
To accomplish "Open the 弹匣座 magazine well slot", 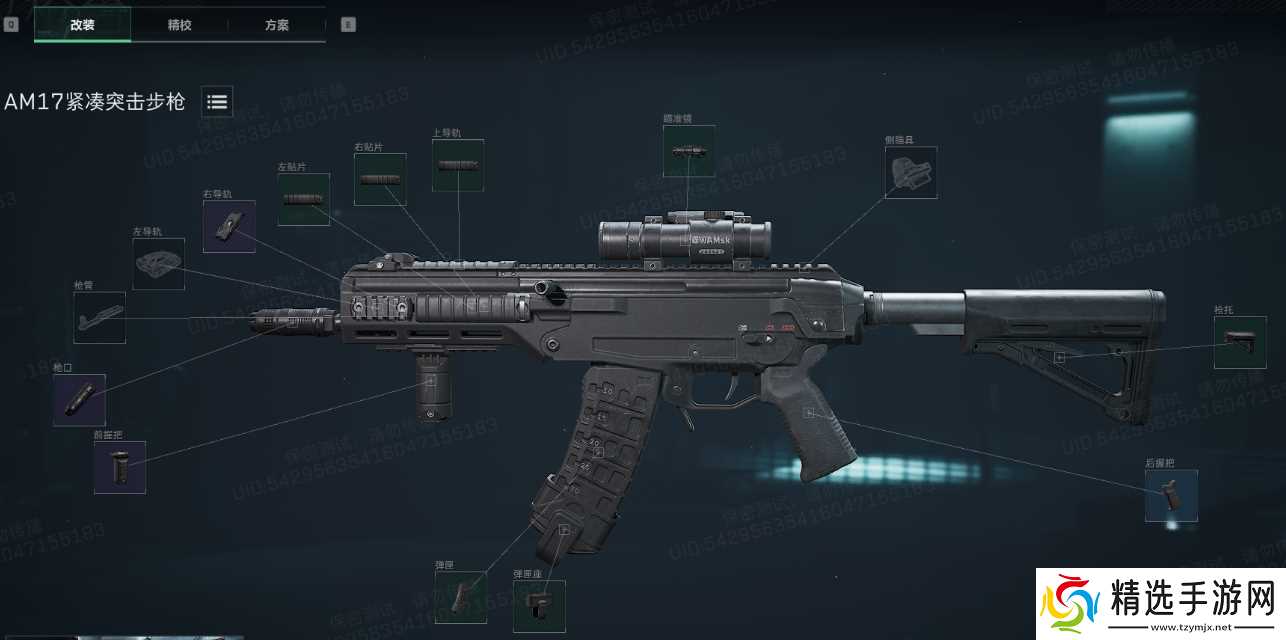I will point(539,606).
